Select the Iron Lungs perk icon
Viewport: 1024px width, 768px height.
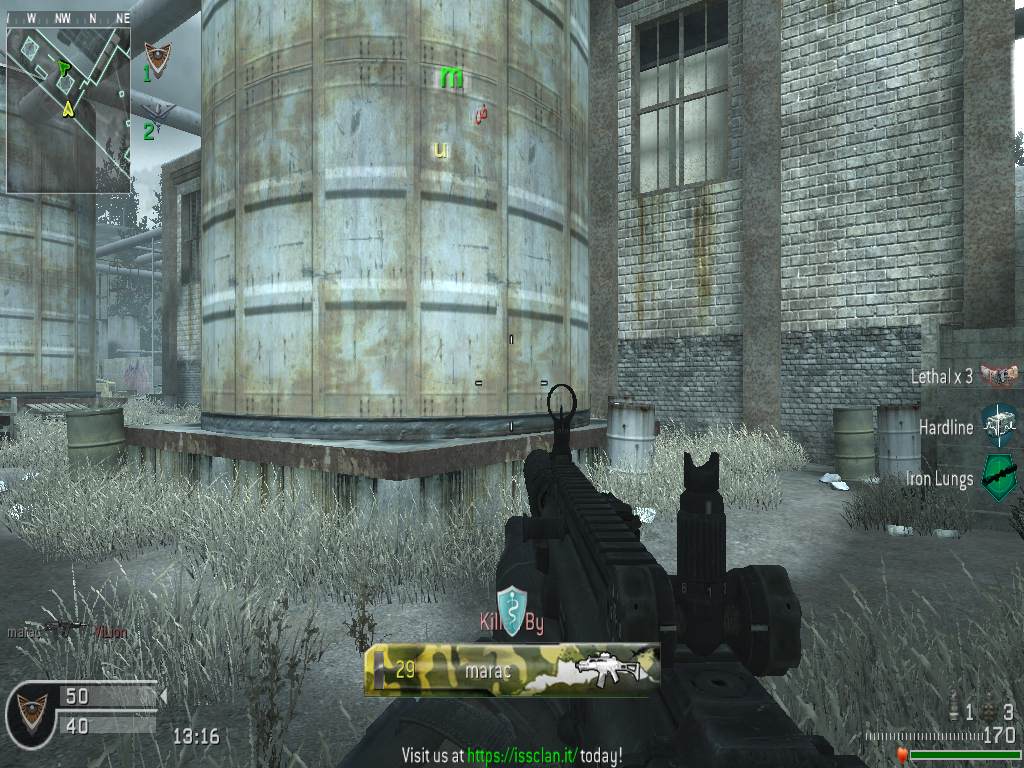pyautogui.click(x=999, y=478)
